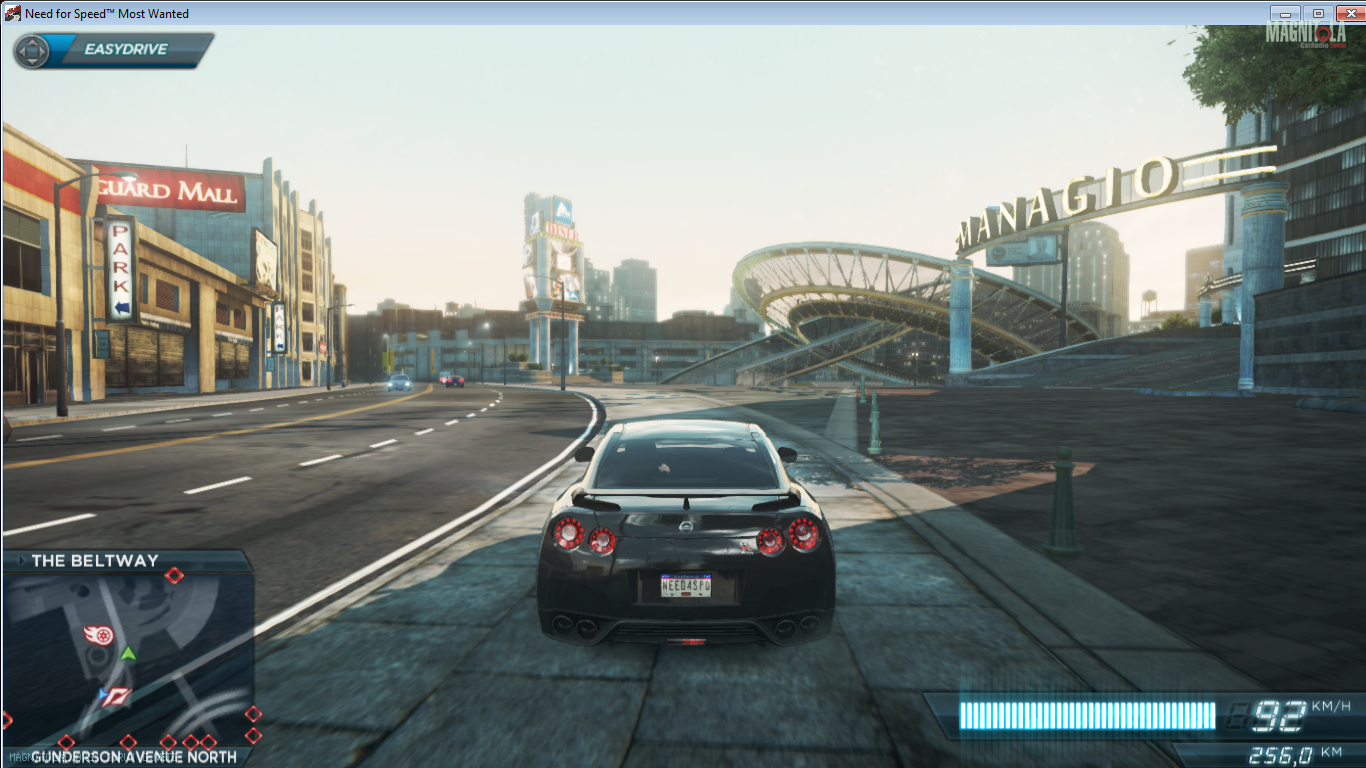Minimize the game window
This screenshot has width=1366, height=768.
click(1285, 13)
